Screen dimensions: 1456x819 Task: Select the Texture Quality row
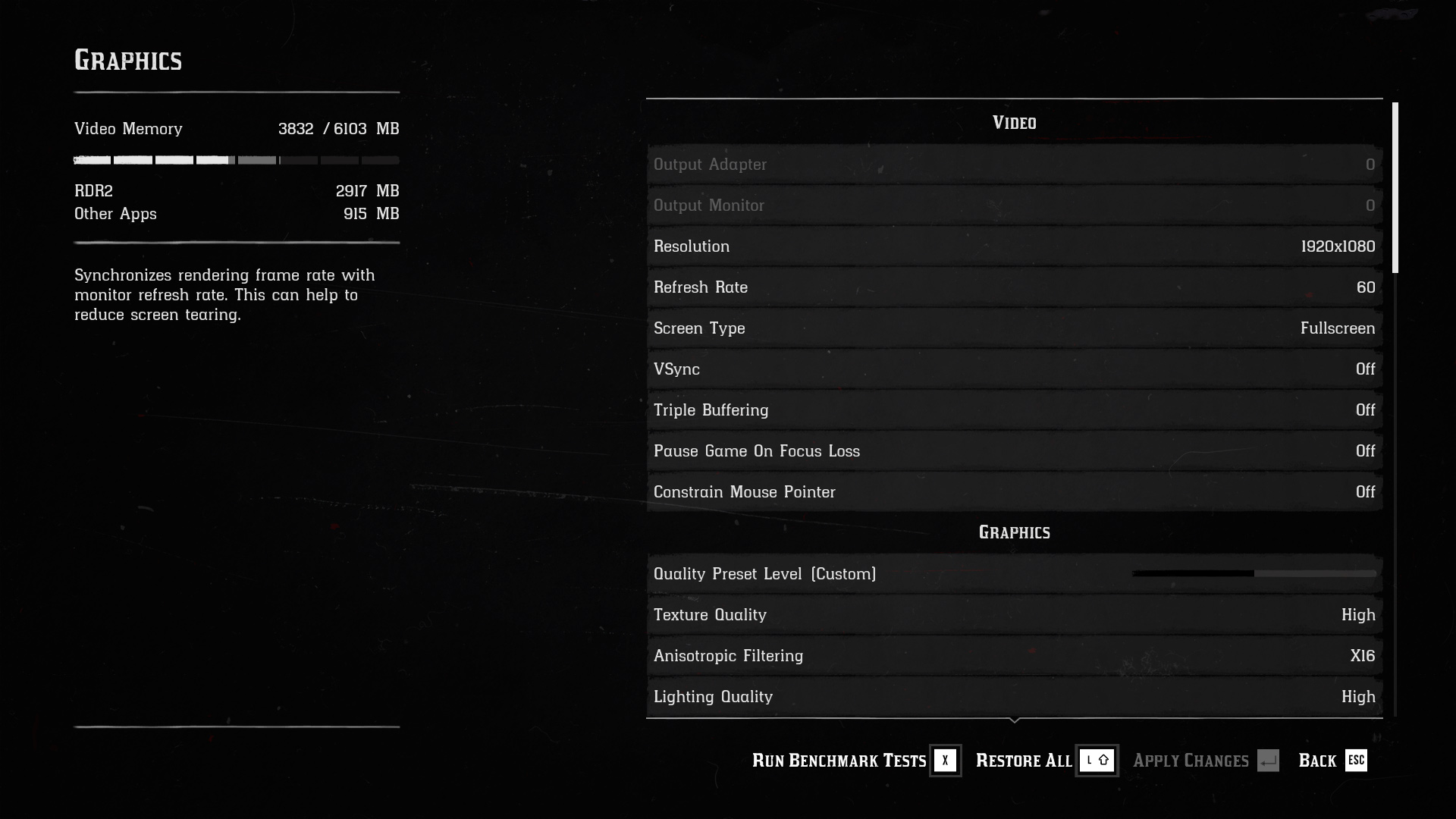1014,615
